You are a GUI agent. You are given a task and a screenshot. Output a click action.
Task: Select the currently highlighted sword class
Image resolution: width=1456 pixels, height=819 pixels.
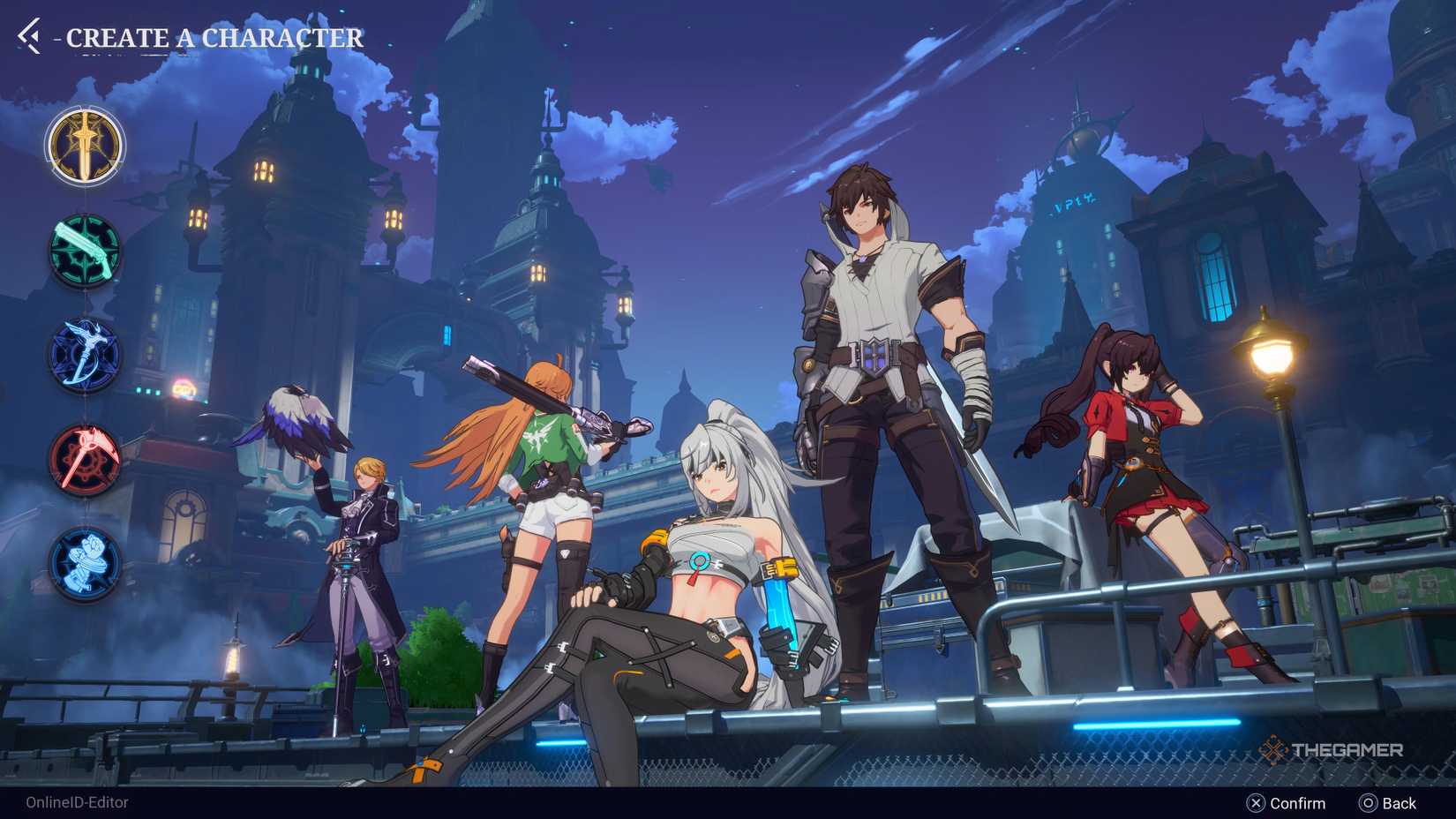[x=84, y=145]
